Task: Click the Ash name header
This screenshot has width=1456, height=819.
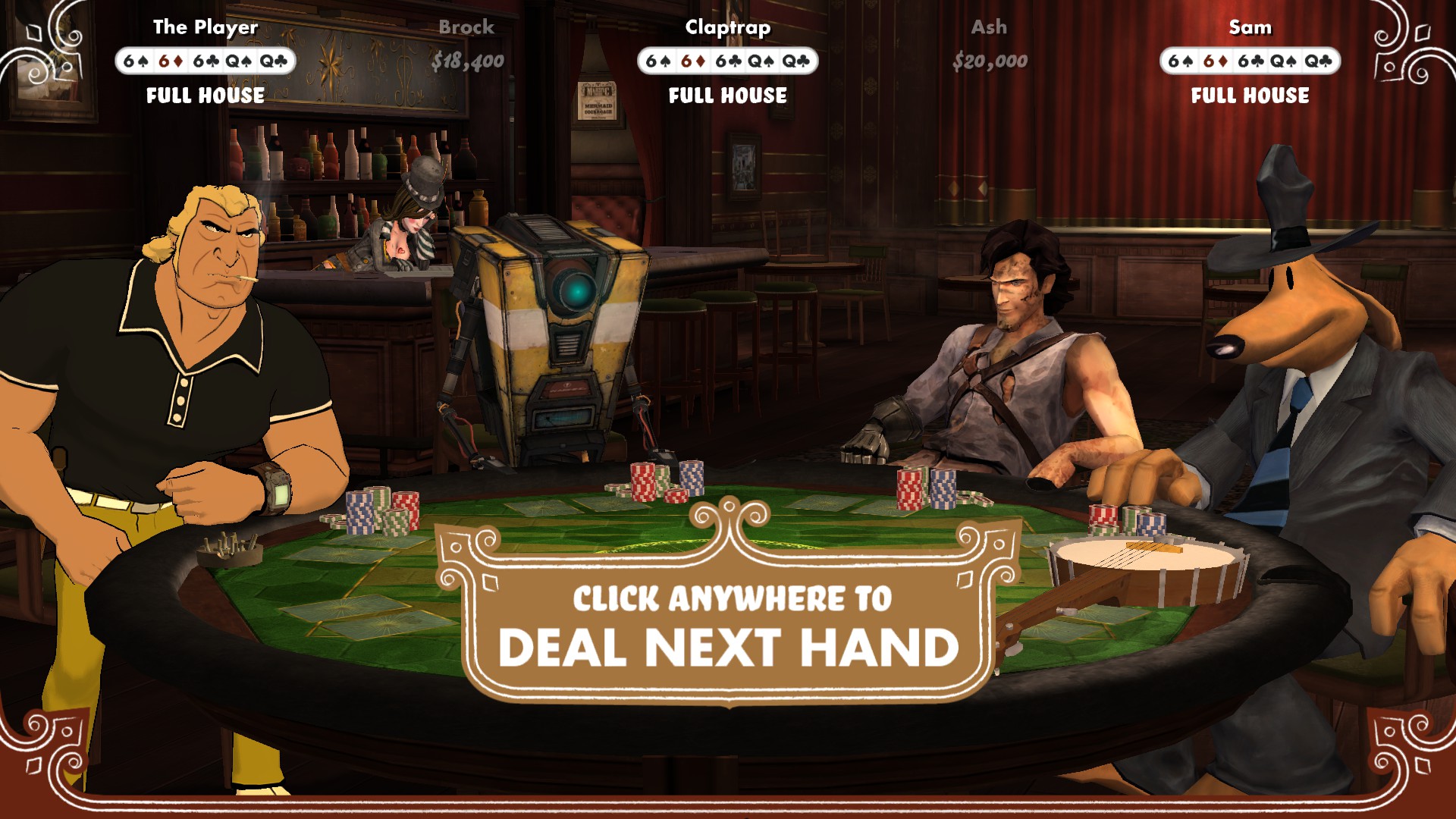Action: (x=990, y=28)
